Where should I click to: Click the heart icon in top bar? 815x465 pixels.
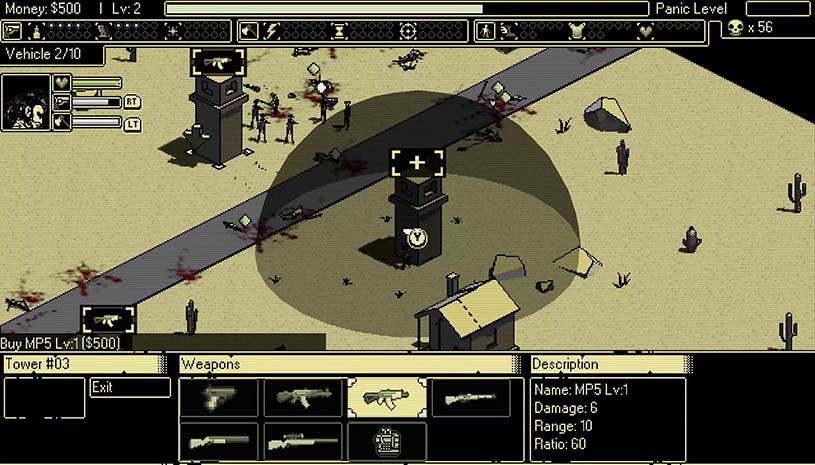[x=645, y=30]
